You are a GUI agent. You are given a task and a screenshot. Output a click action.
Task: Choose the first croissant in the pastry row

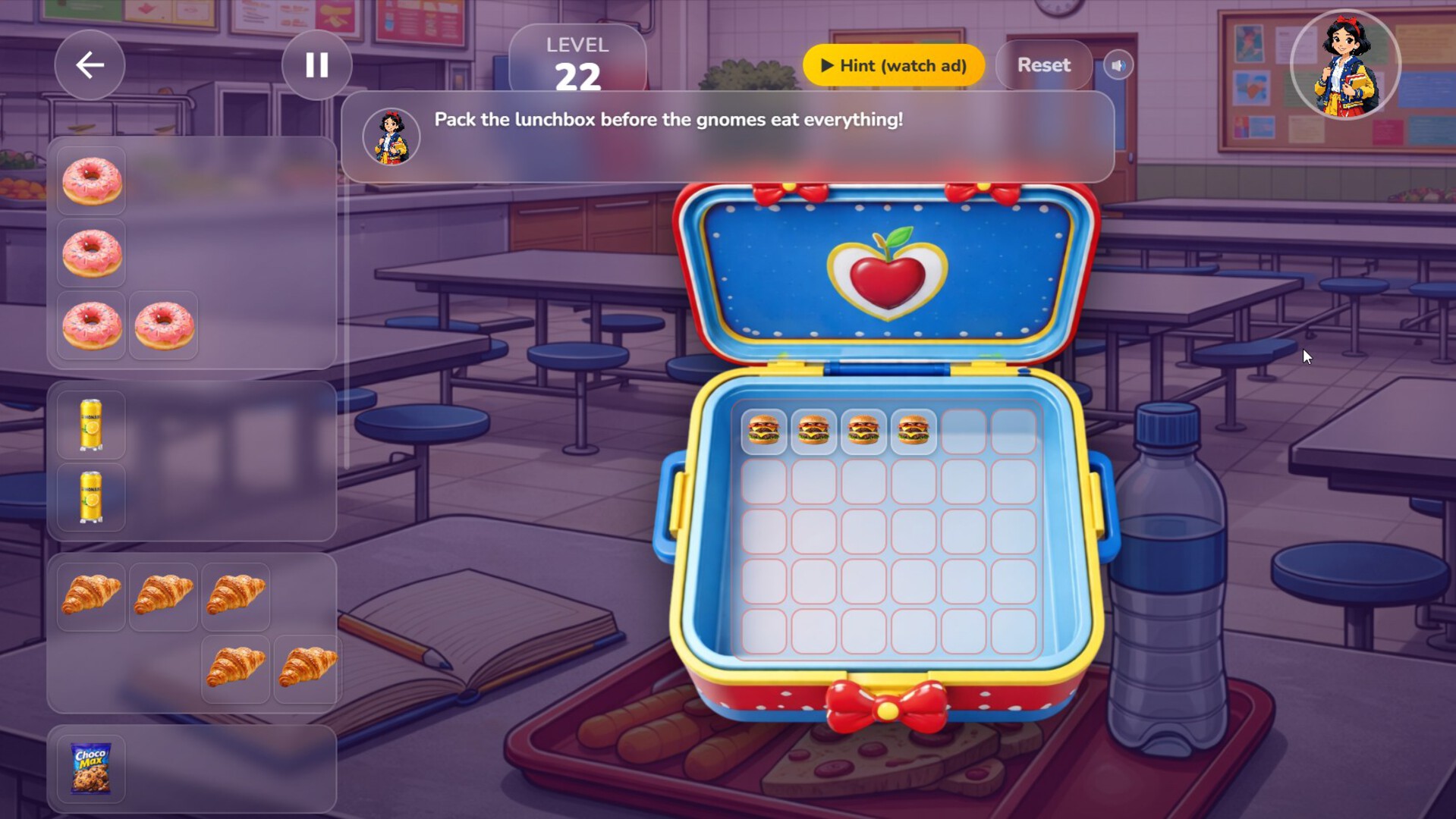click(91, 597)
